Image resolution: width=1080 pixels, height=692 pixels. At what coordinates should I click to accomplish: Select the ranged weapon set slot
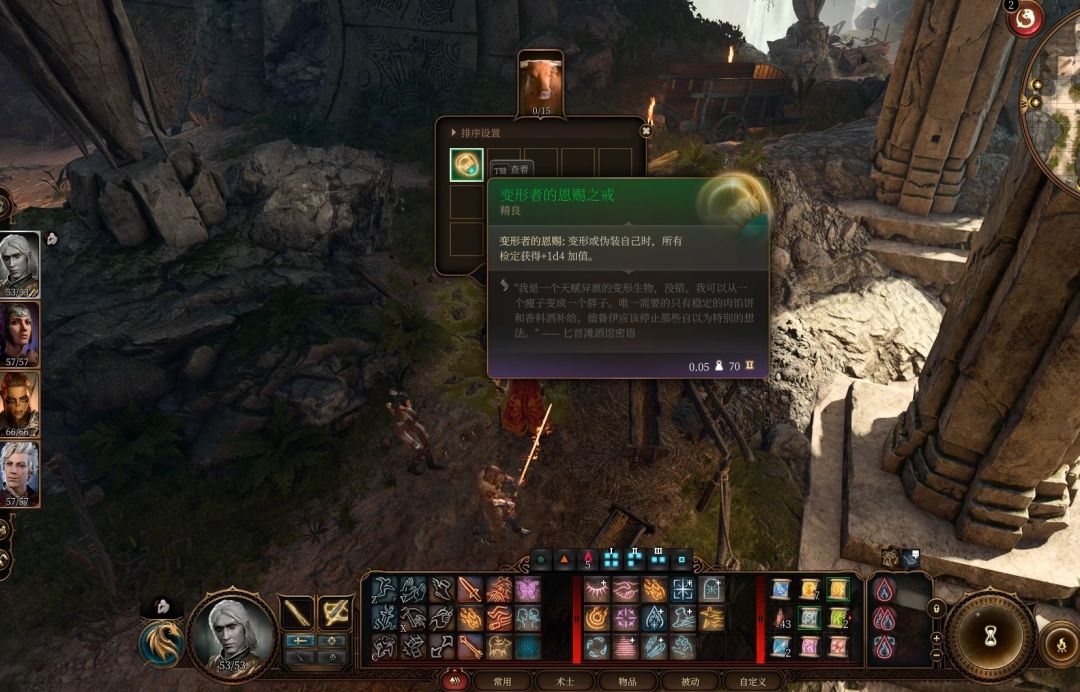click(334, 612)
